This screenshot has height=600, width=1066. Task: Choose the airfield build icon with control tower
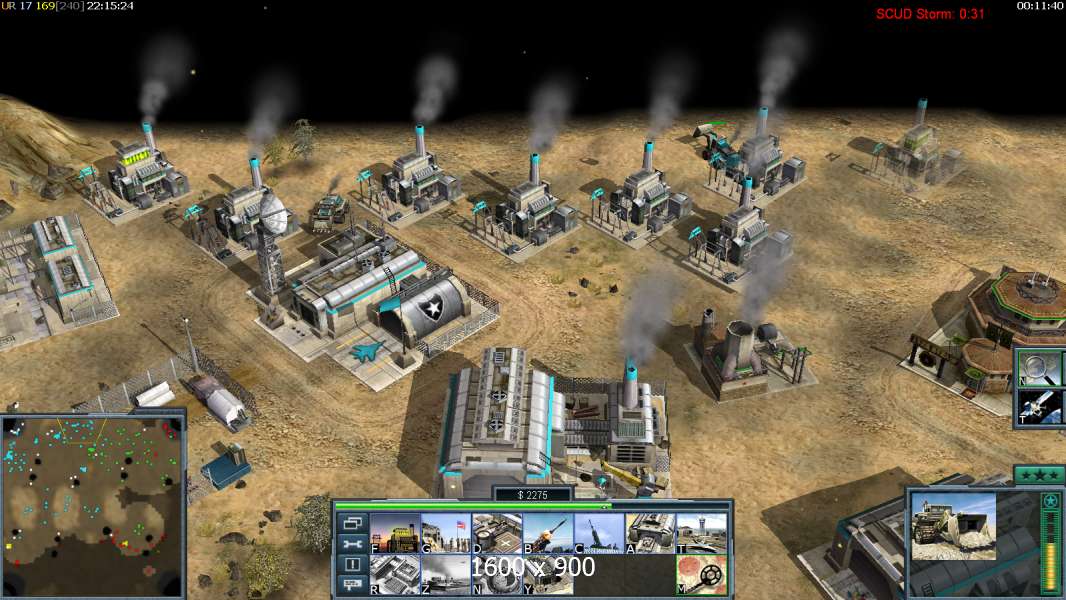pos(701,532)
